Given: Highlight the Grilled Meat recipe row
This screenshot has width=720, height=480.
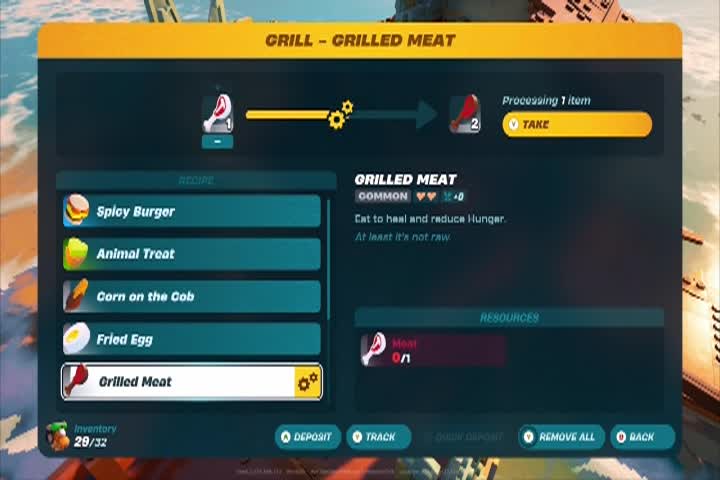Looking at the screenshot, I should 191,381.
